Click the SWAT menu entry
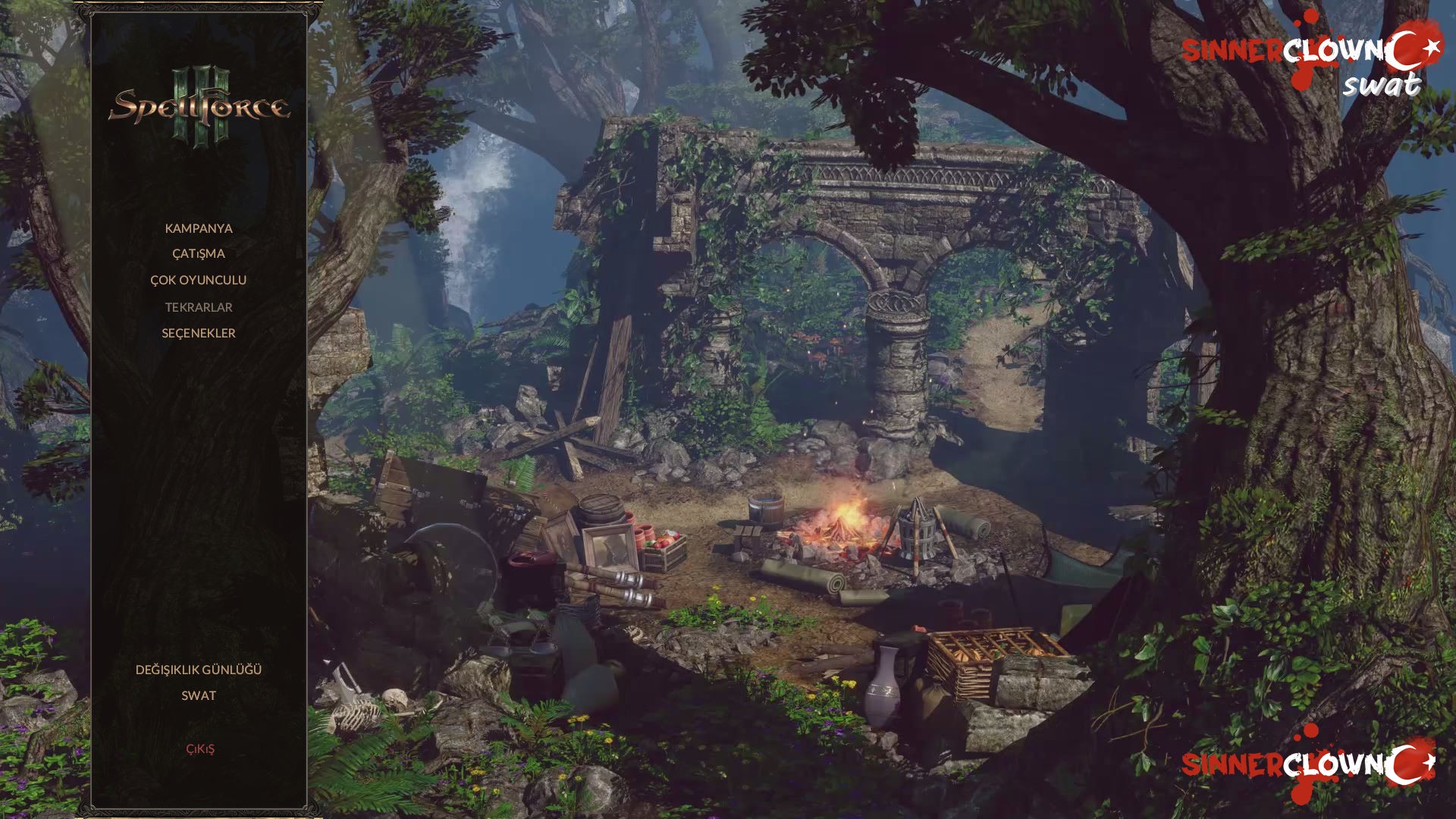Viewport: 1456px width, 819px height. click(x=199, y=695)
